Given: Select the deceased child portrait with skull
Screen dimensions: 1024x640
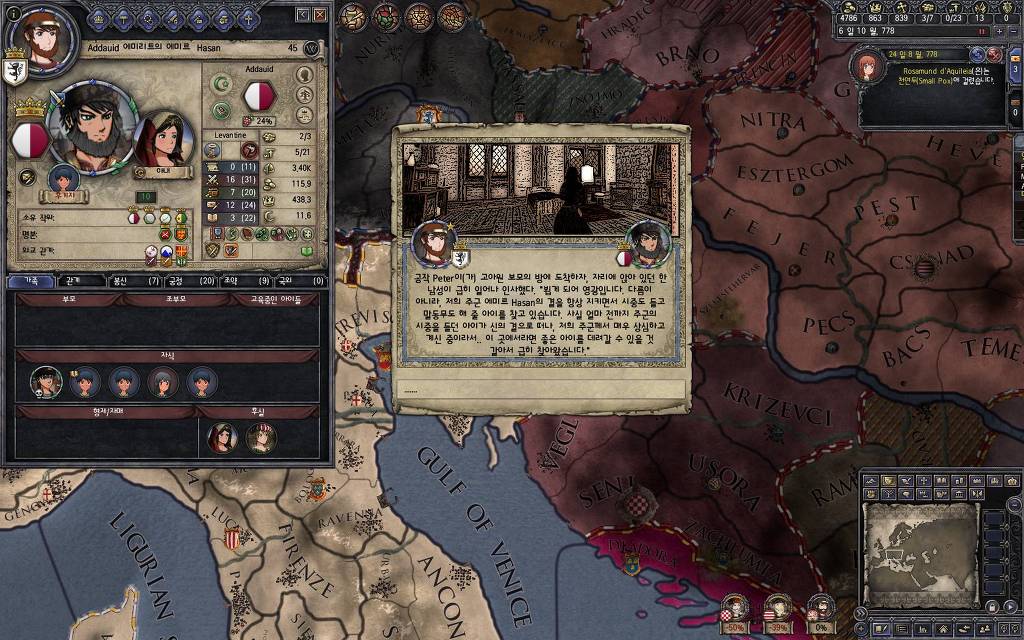Looking at the screenshot, I should click(x=46, y=381).
